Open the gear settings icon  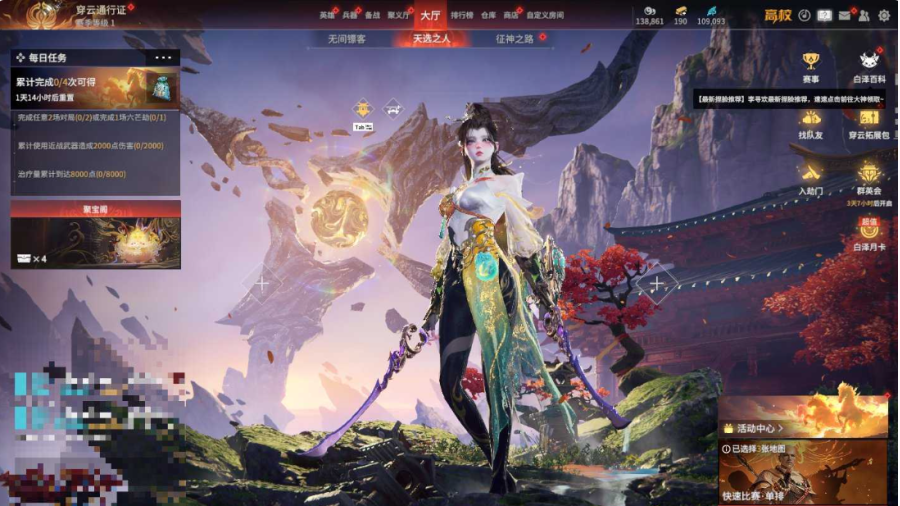[884, 15]
